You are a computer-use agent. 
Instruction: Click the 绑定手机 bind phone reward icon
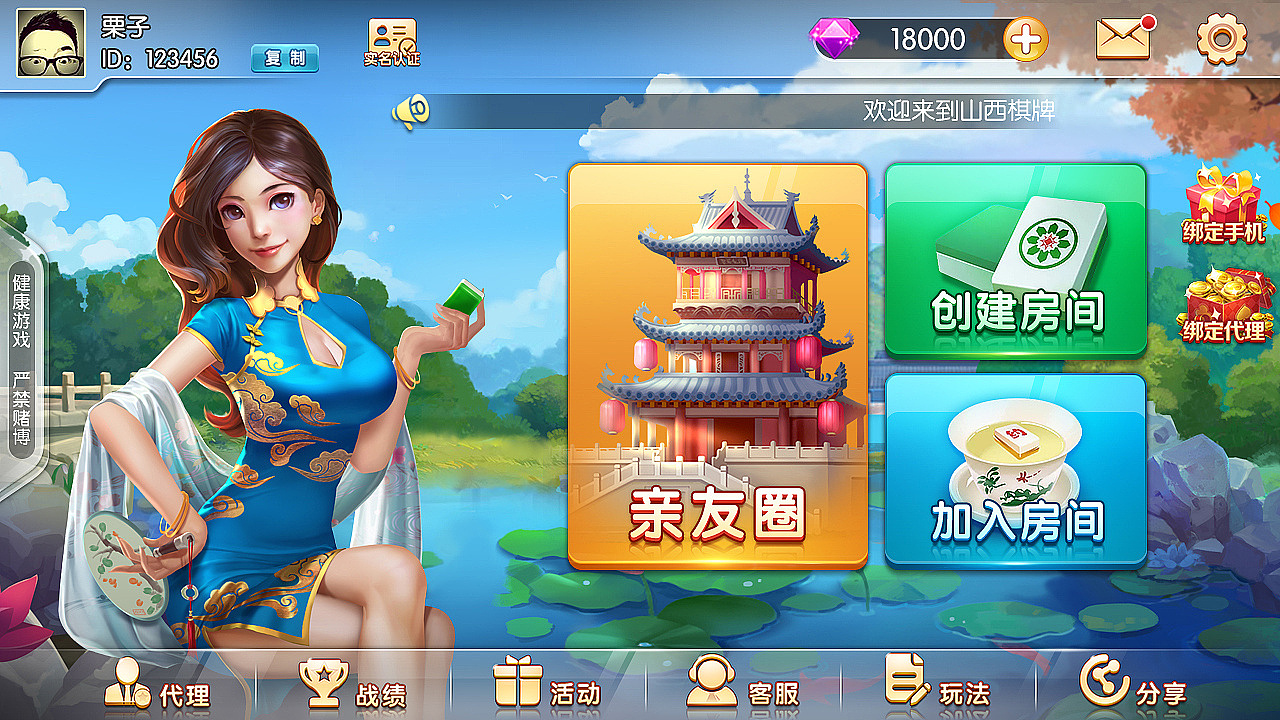[1222, 205]
